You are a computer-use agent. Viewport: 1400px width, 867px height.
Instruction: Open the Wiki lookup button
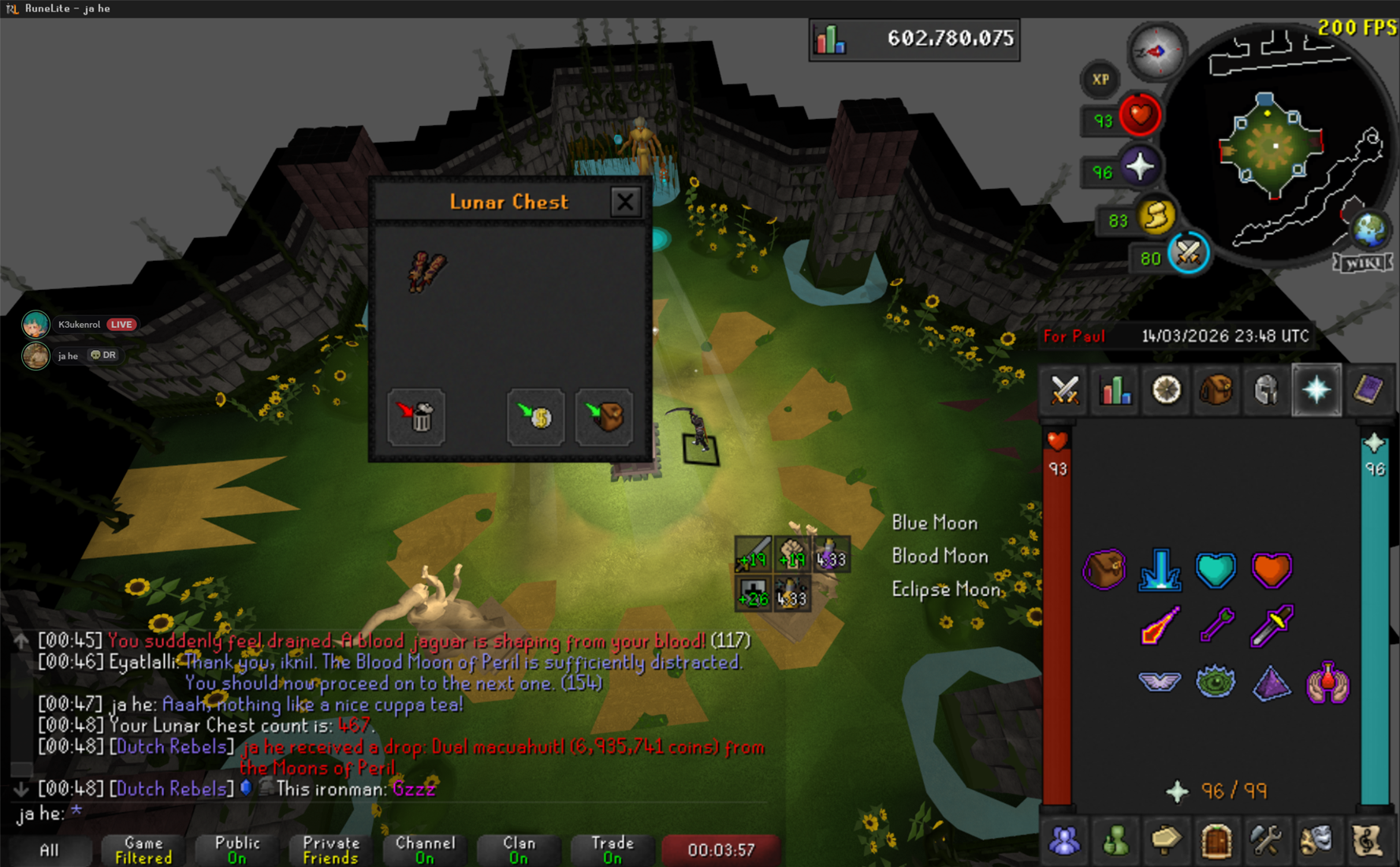1363,263
